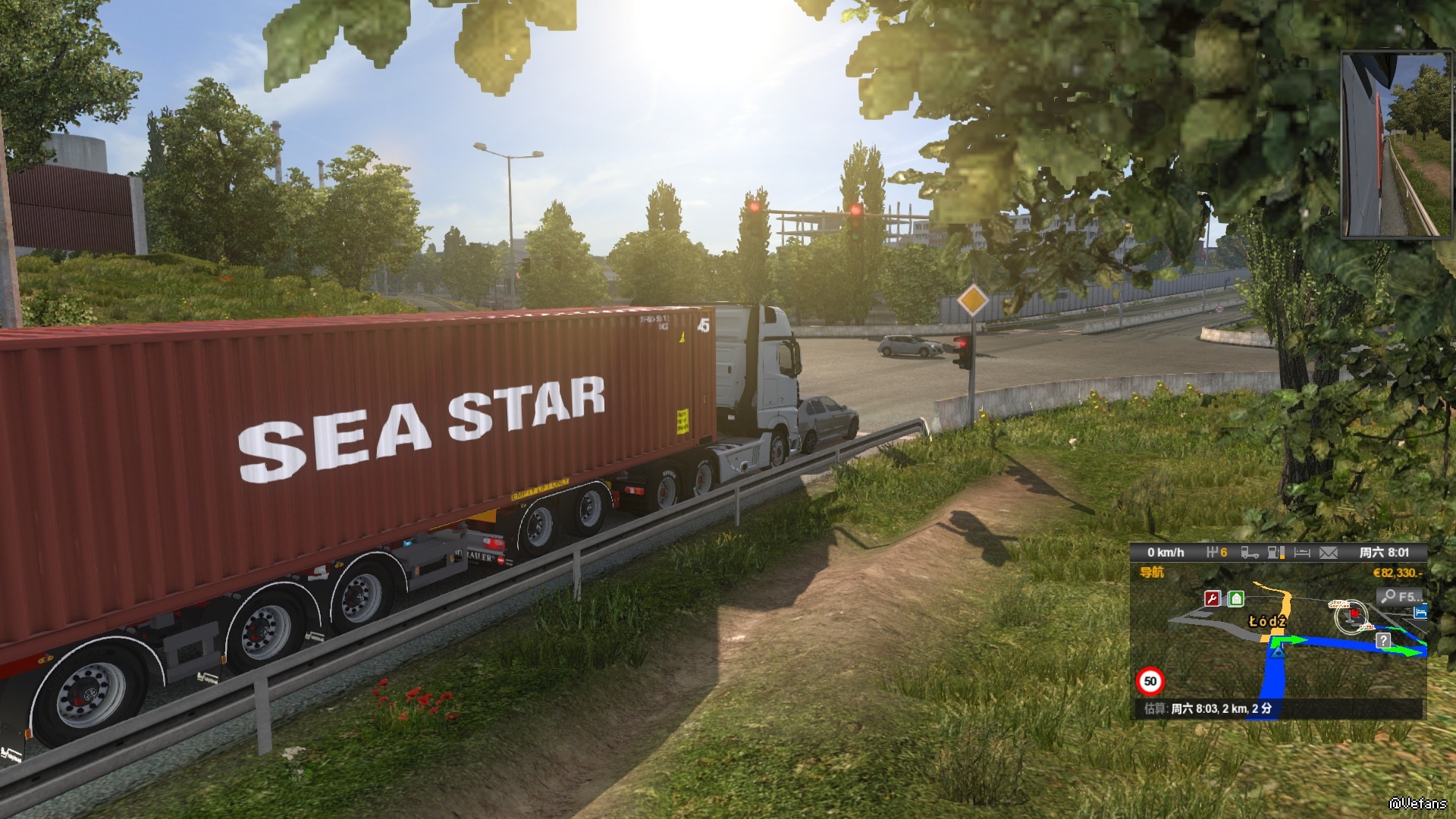Check the rest bed icon in the top bar
1456x819 pixels.
pos(1302,553)
